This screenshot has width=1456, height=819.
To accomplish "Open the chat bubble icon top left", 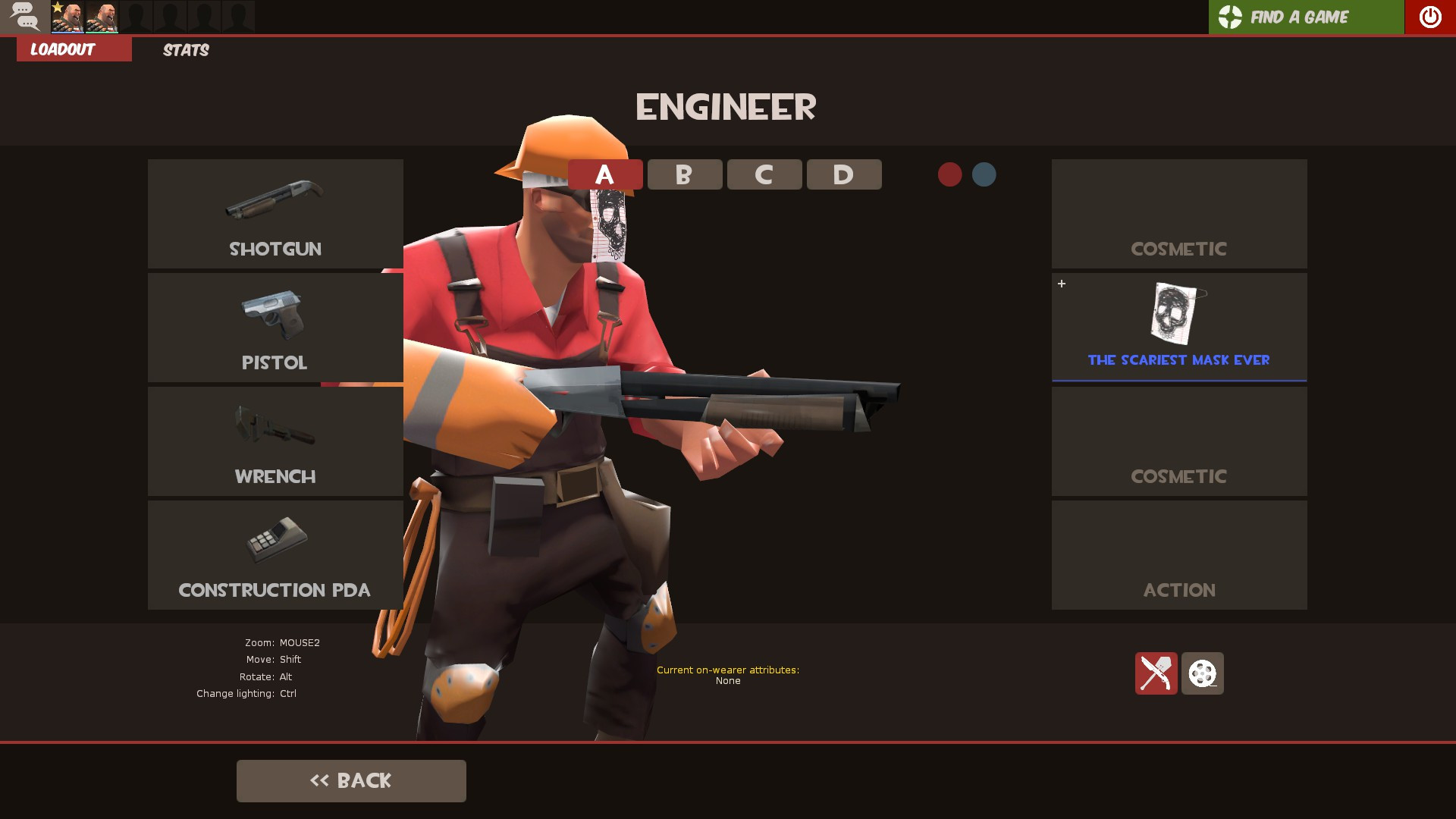I will [x=25, y=17].
